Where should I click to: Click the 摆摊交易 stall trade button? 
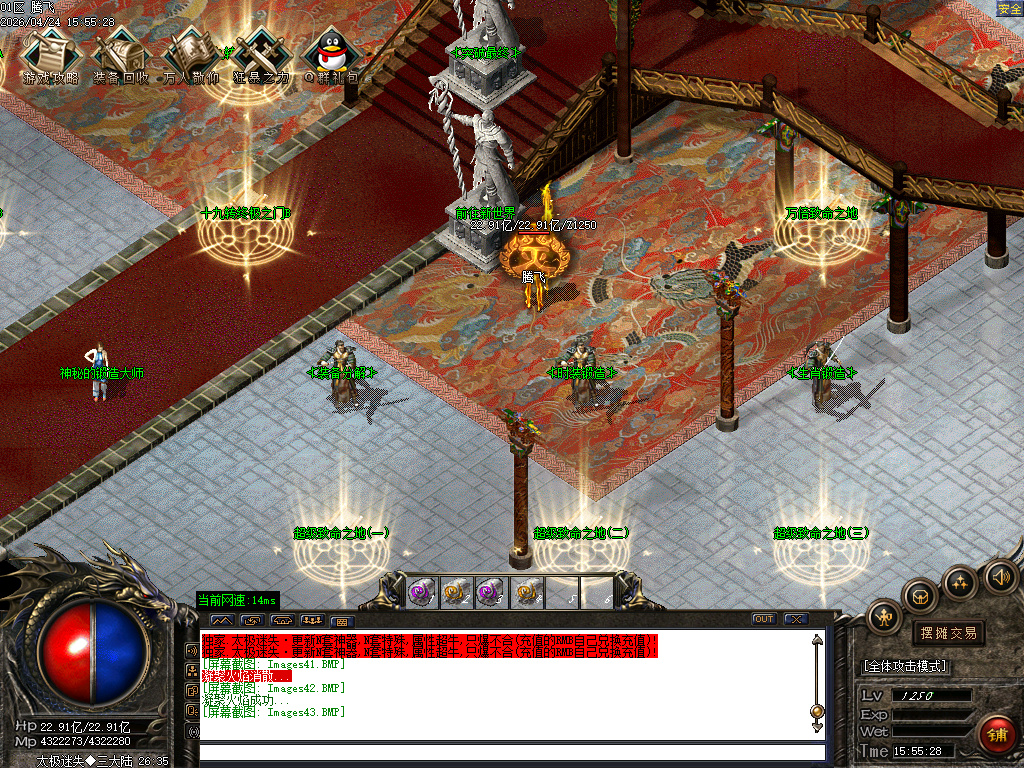click(948, 633)
